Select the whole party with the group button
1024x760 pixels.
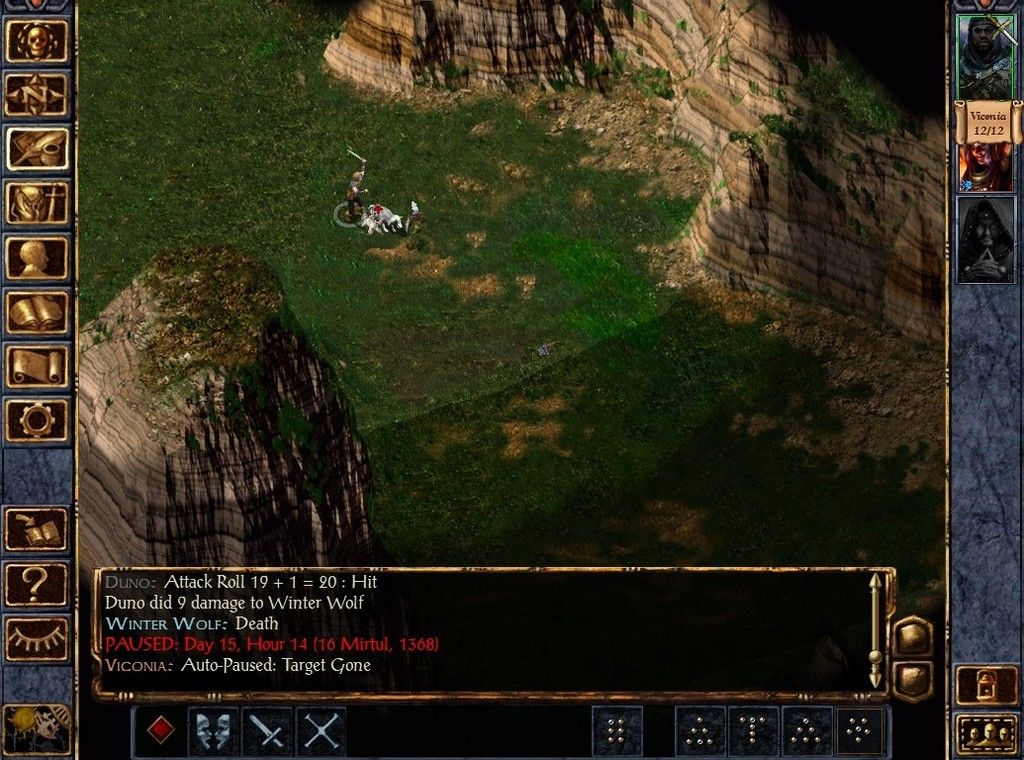click(987, 733)
